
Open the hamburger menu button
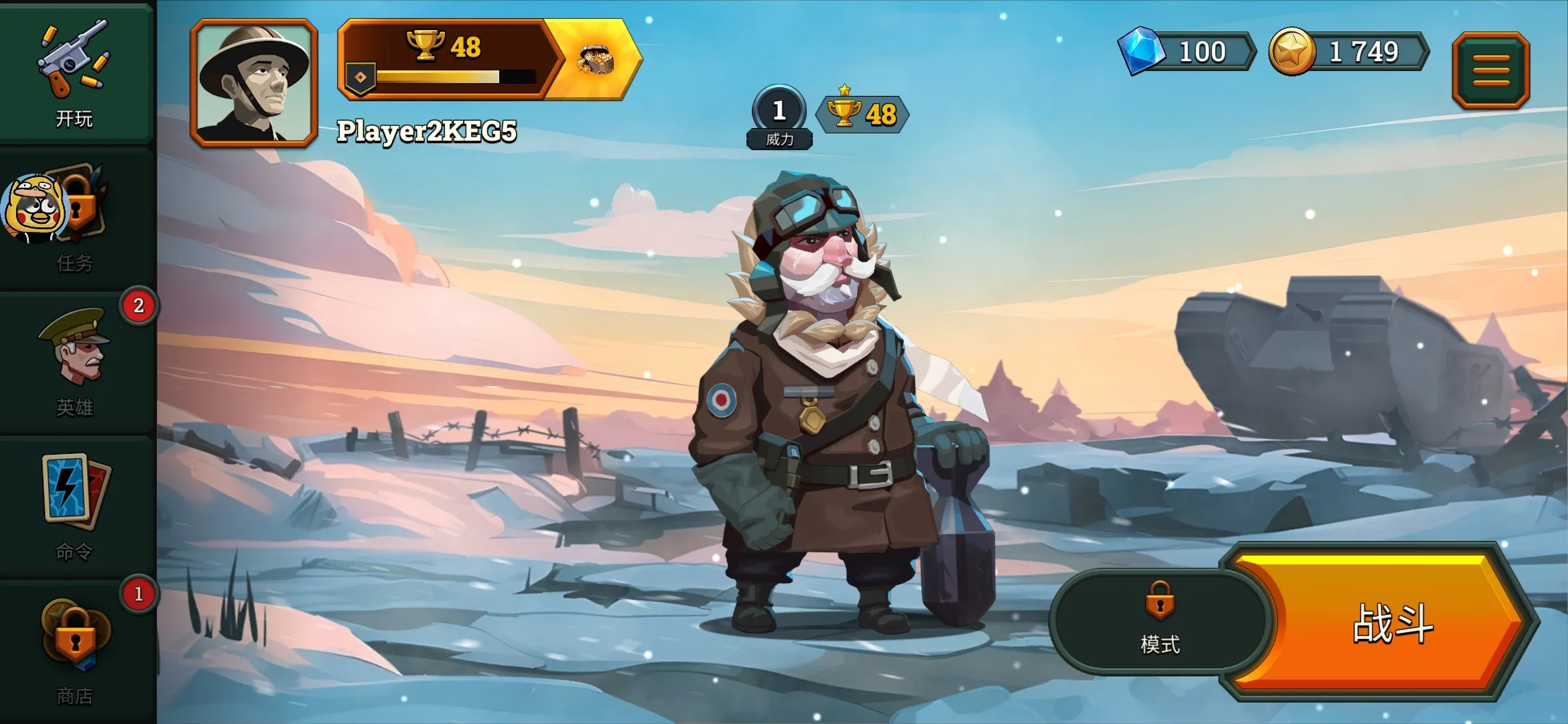[x=1491, y=70]
